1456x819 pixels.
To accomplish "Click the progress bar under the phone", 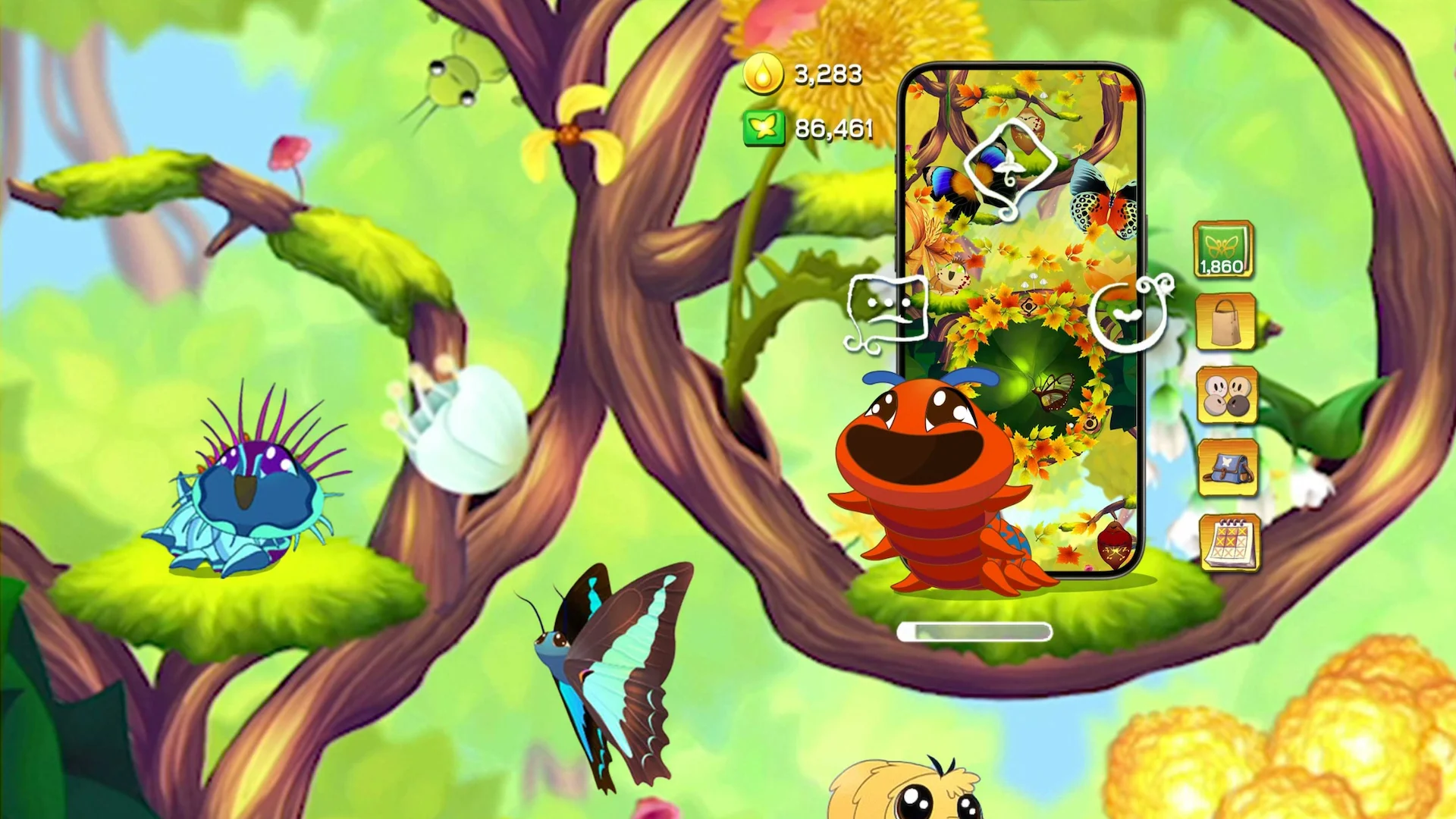I will 974,633.
